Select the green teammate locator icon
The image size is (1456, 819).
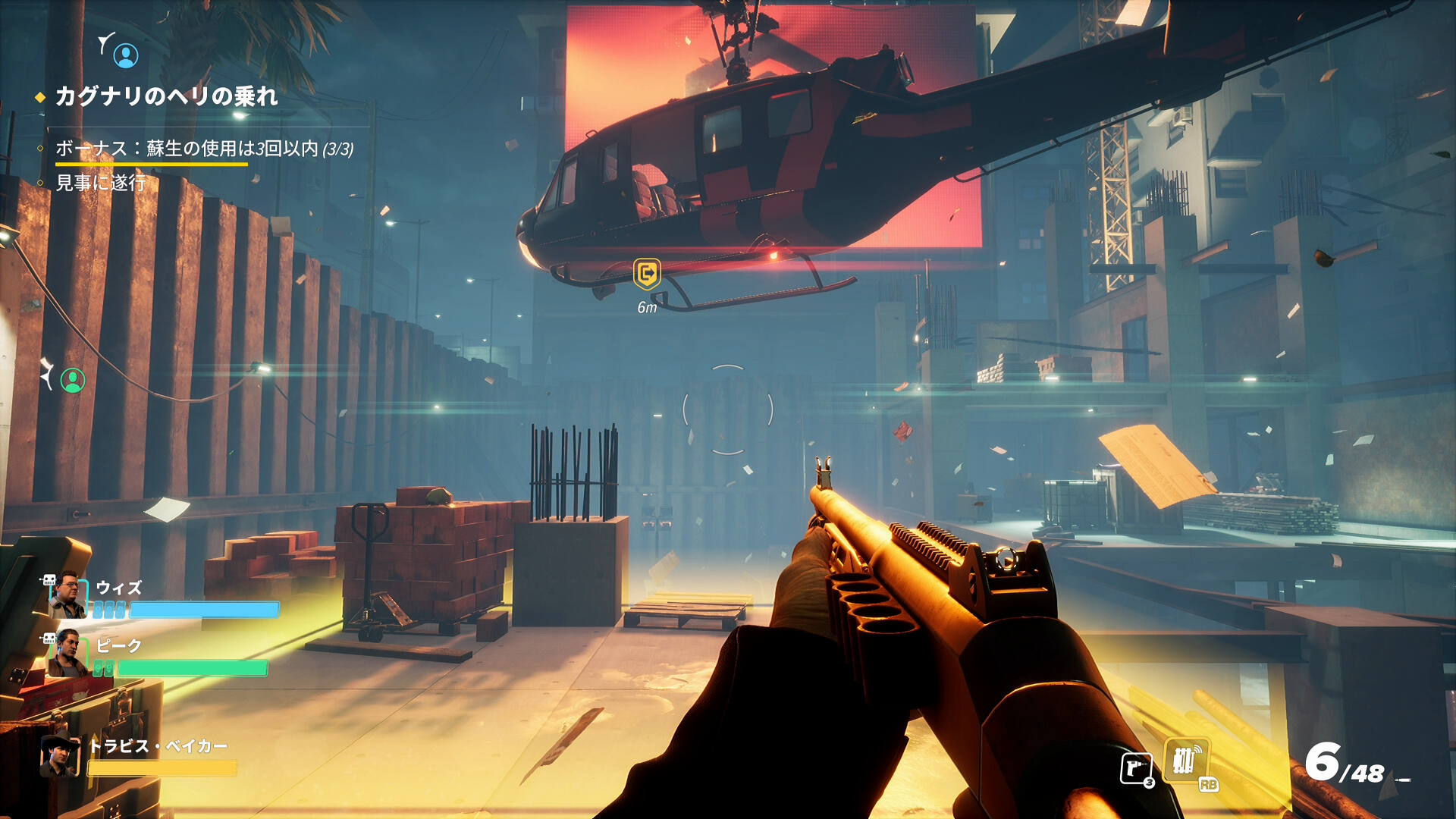(x=73, y=380)
